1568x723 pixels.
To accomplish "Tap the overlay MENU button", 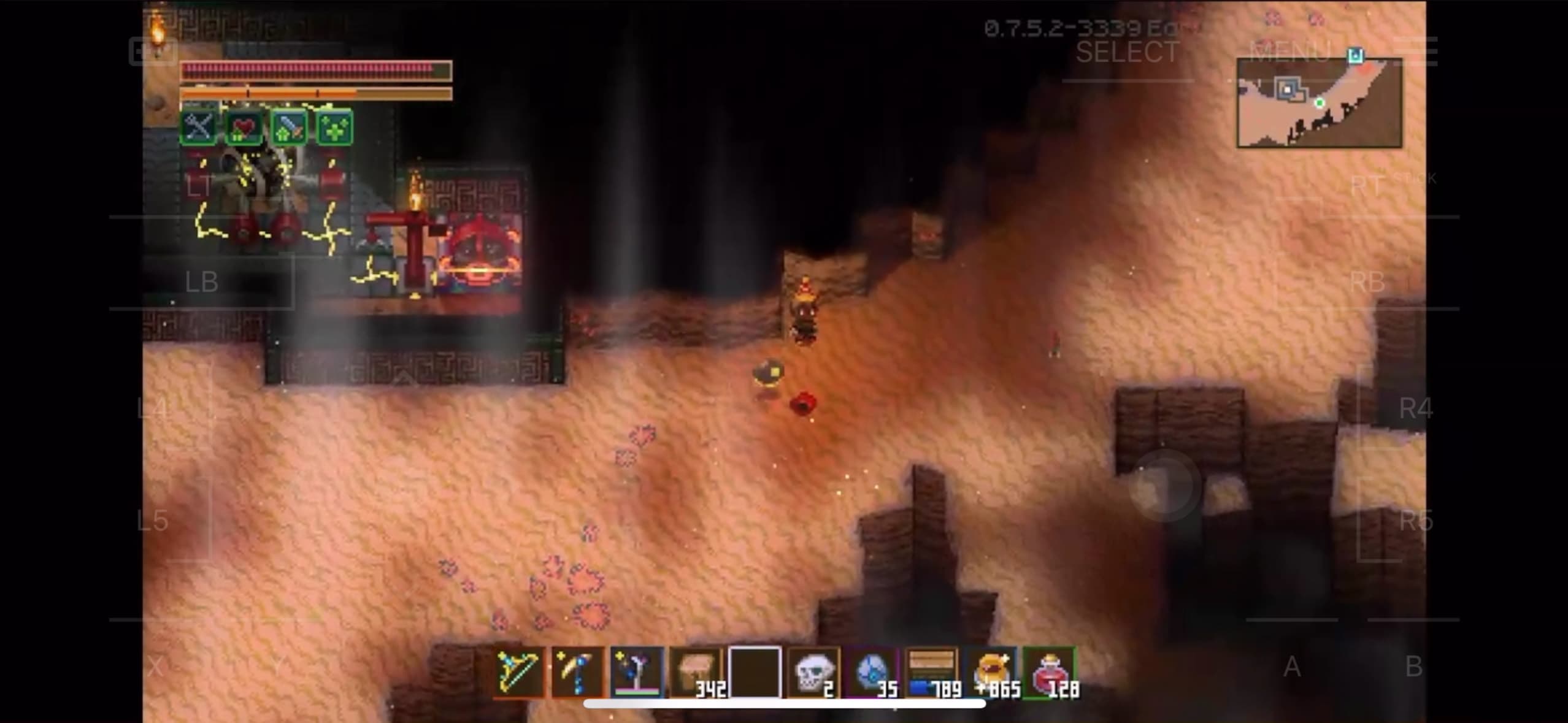I will [x=1288, y=50].
